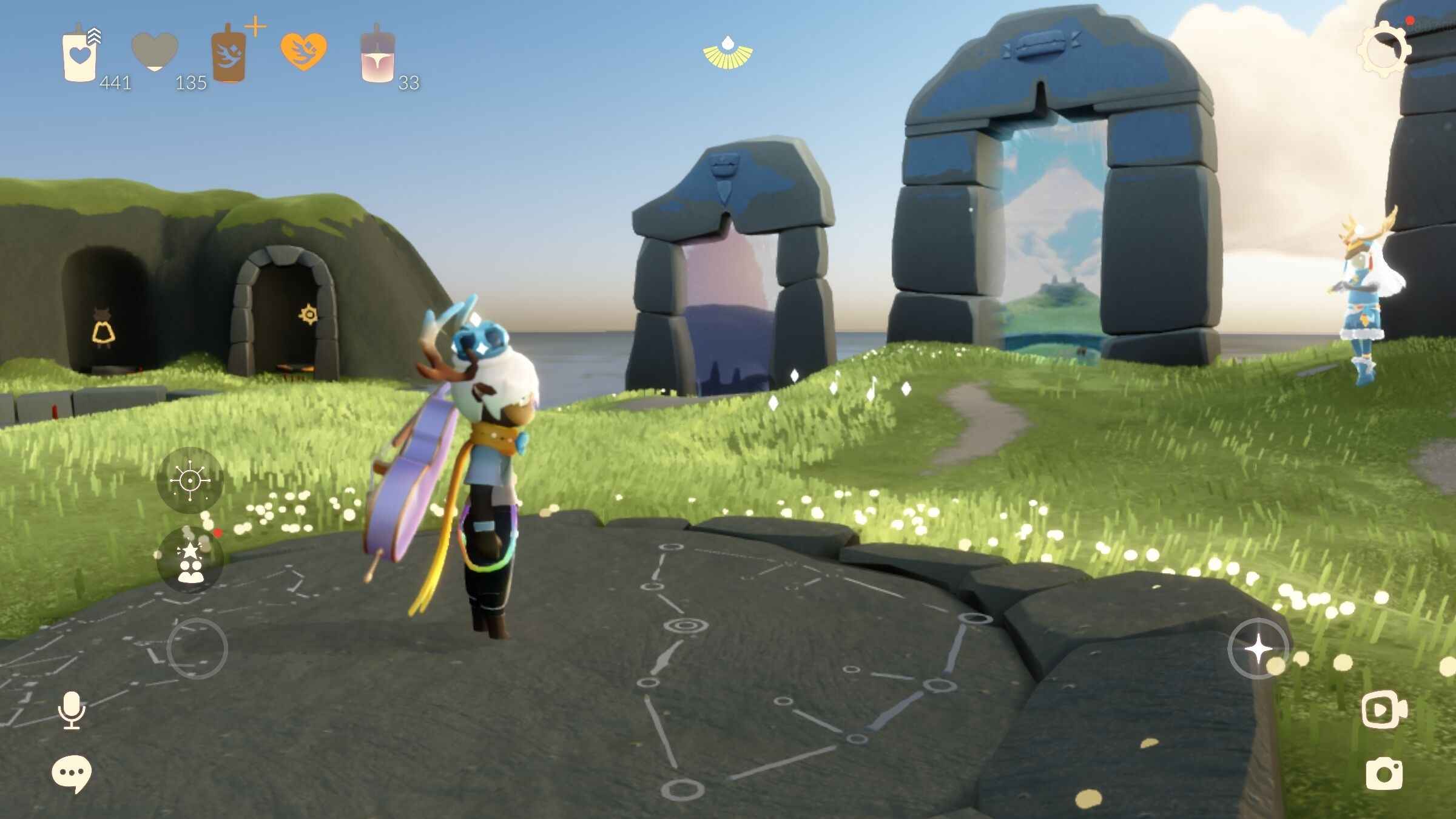Take a screenshot with the camera icon
Viewport: 1456px width, 819px height.
pos(1384,773)
